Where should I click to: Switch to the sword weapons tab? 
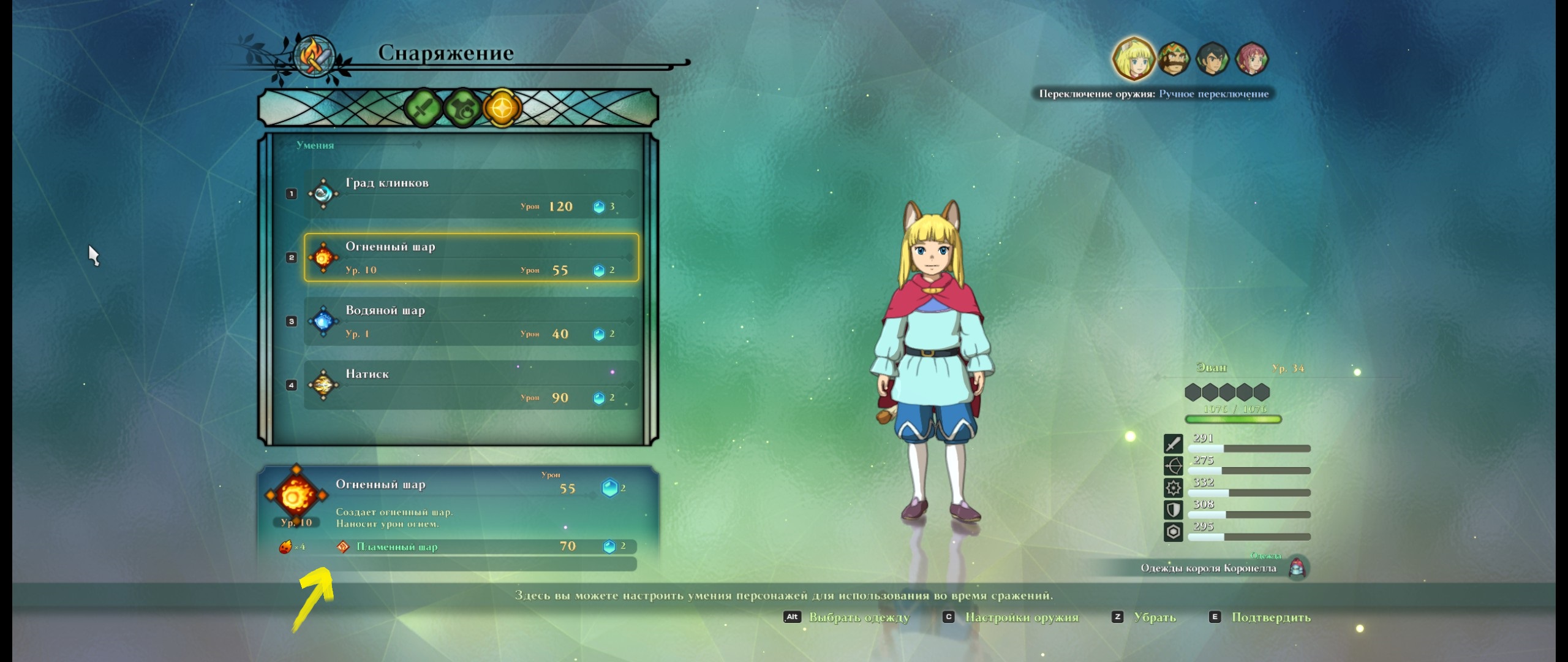click(423, 108)
